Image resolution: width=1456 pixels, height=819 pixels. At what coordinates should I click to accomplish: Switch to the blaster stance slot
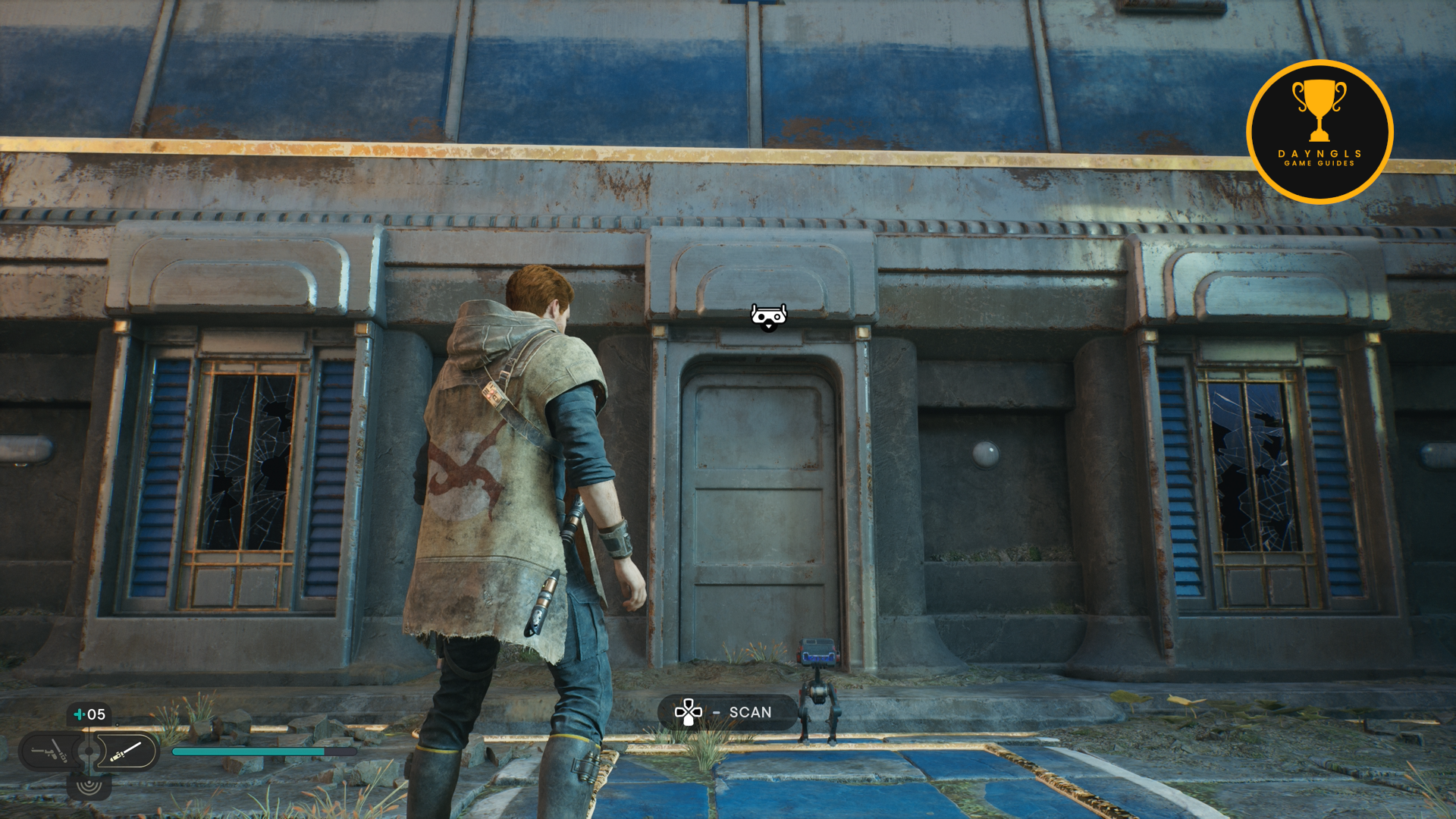click(50, 752)
